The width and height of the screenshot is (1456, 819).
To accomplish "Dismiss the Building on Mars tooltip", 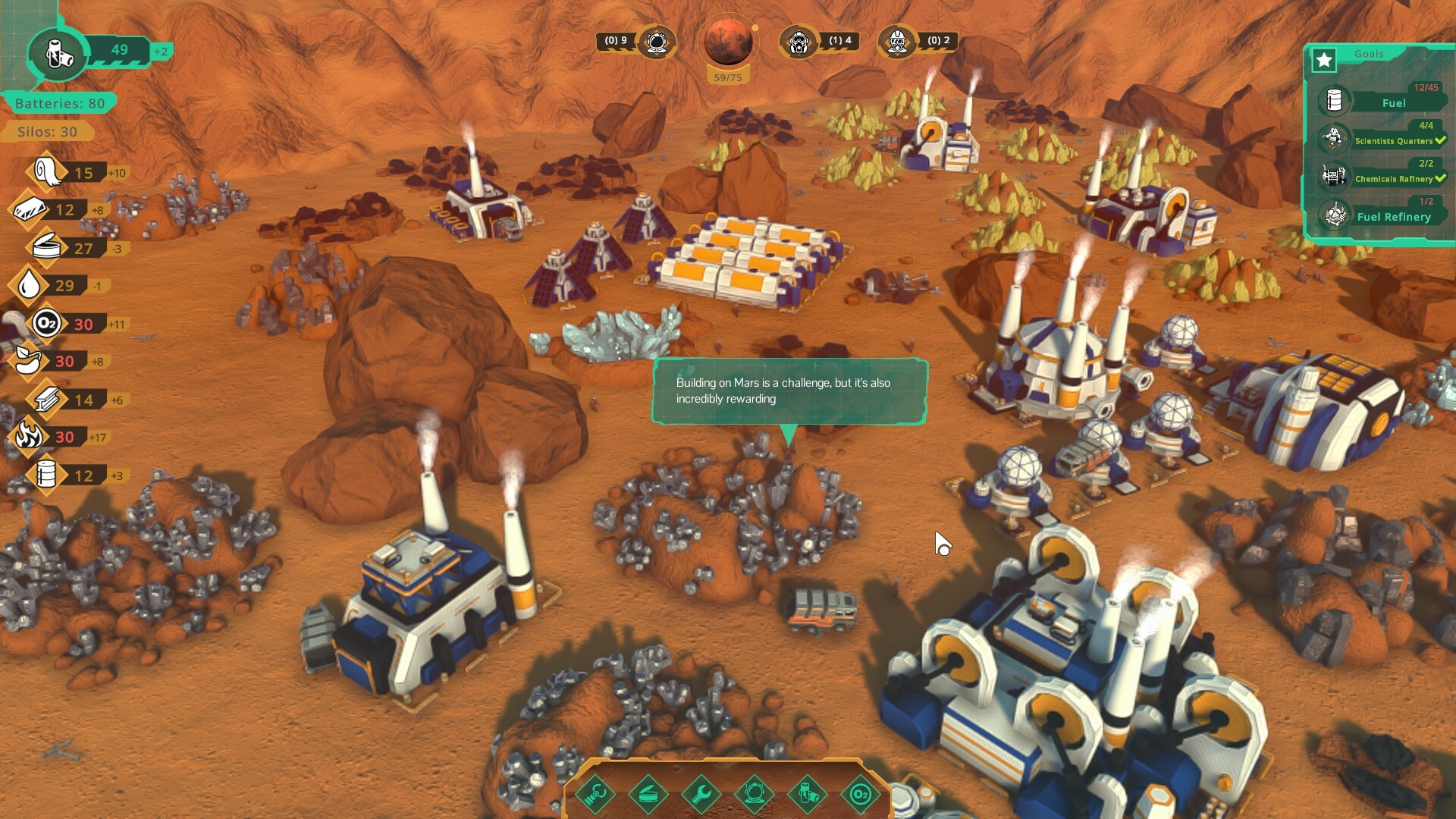I will pyautogui.click(x=792, y=392).
